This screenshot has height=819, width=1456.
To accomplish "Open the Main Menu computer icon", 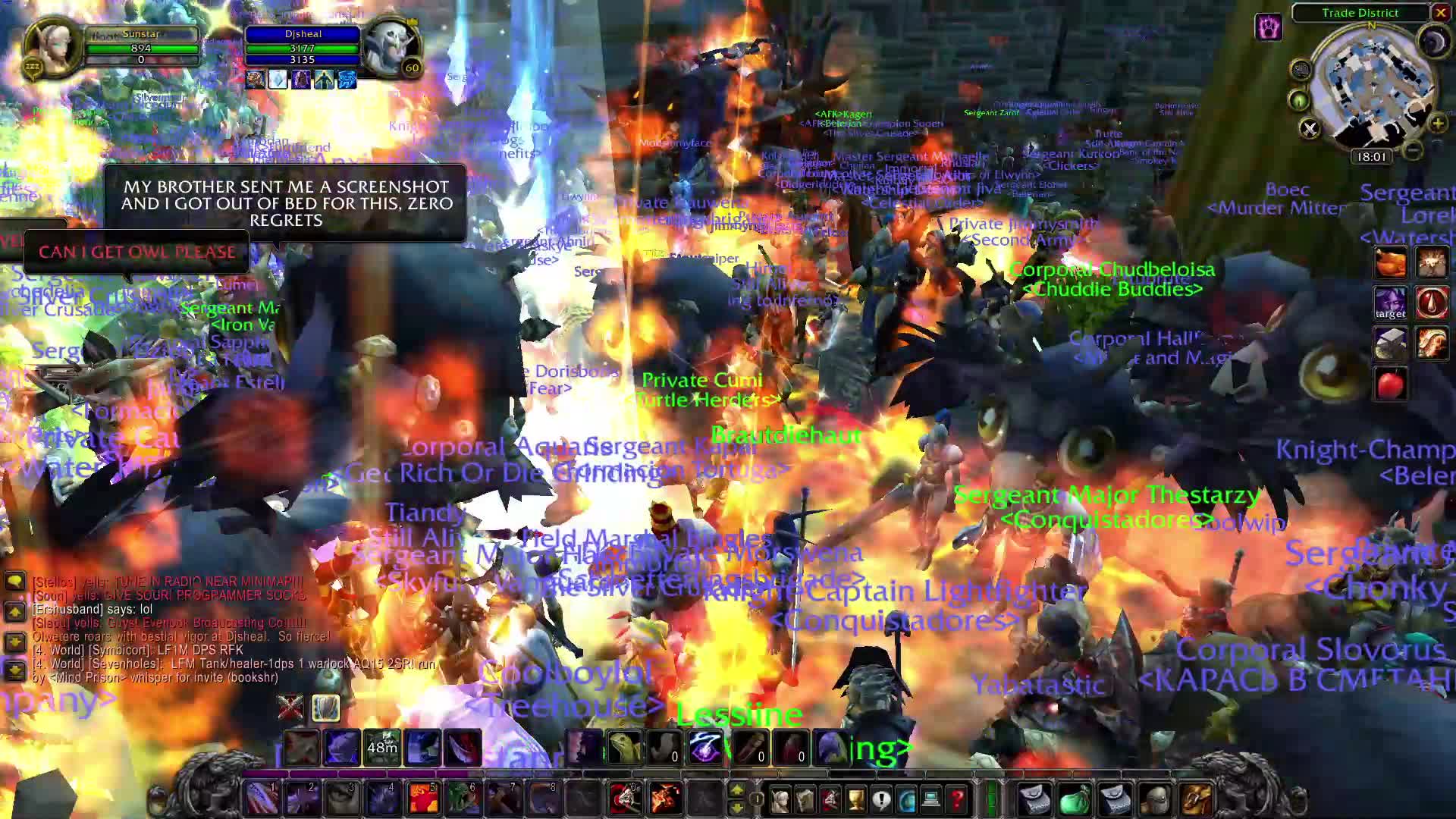I will pyautogui.click(x=931, y=799).
